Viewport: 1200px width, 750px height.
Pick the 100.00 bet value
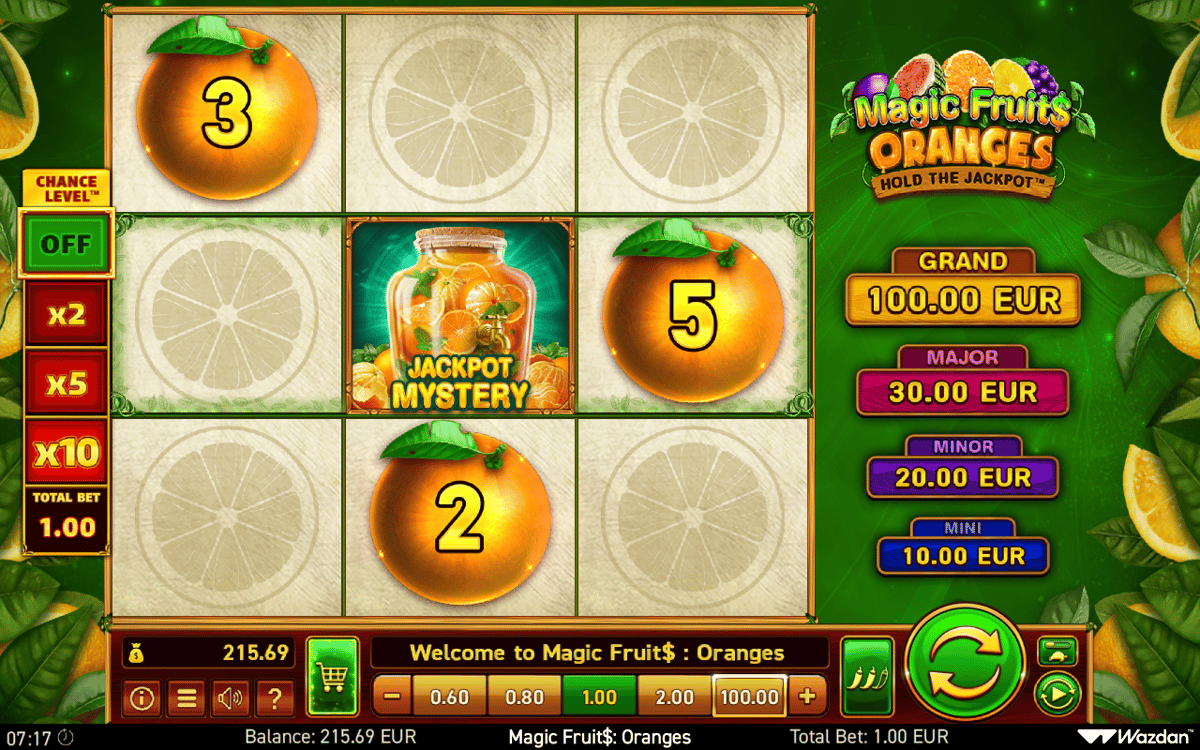point(749,697)
